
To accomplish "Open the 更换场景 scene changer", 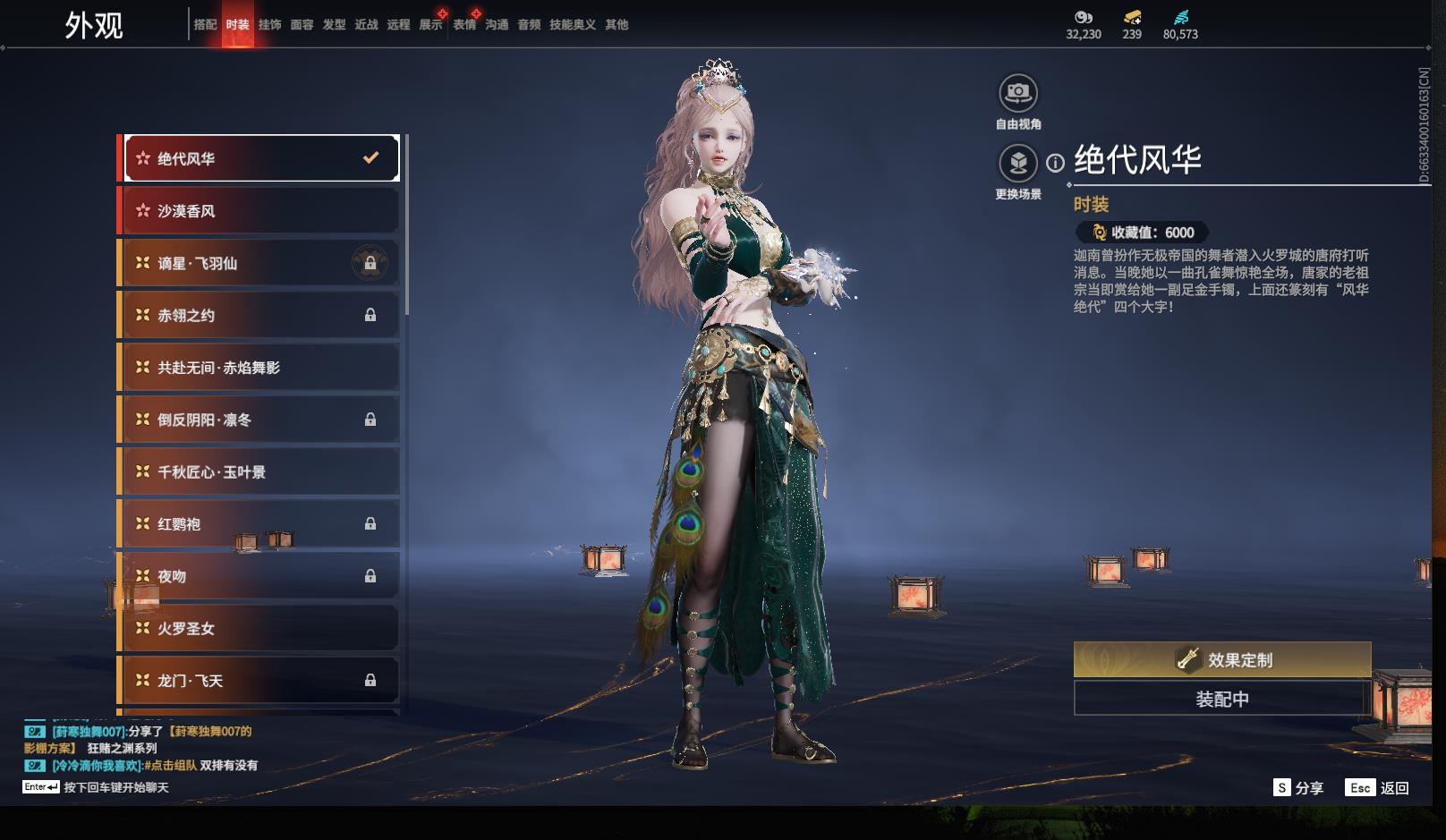I will coord(1017,164).
